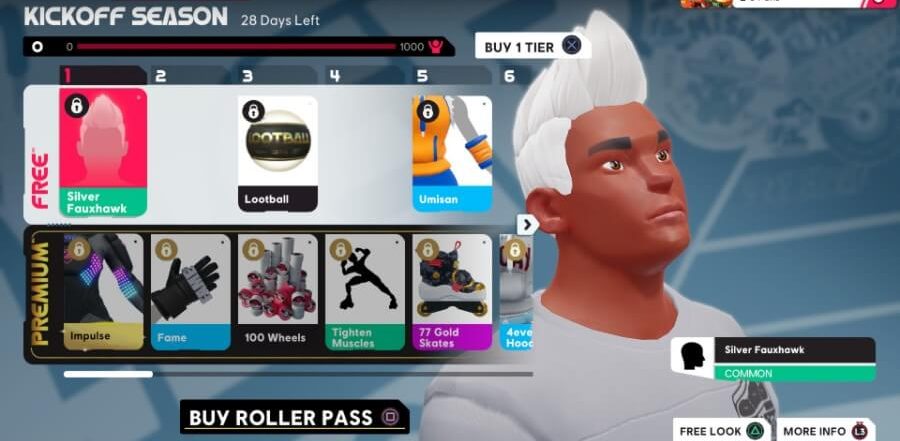Select the Silver Fauxhawk free reward

click(x=103, y=152)
